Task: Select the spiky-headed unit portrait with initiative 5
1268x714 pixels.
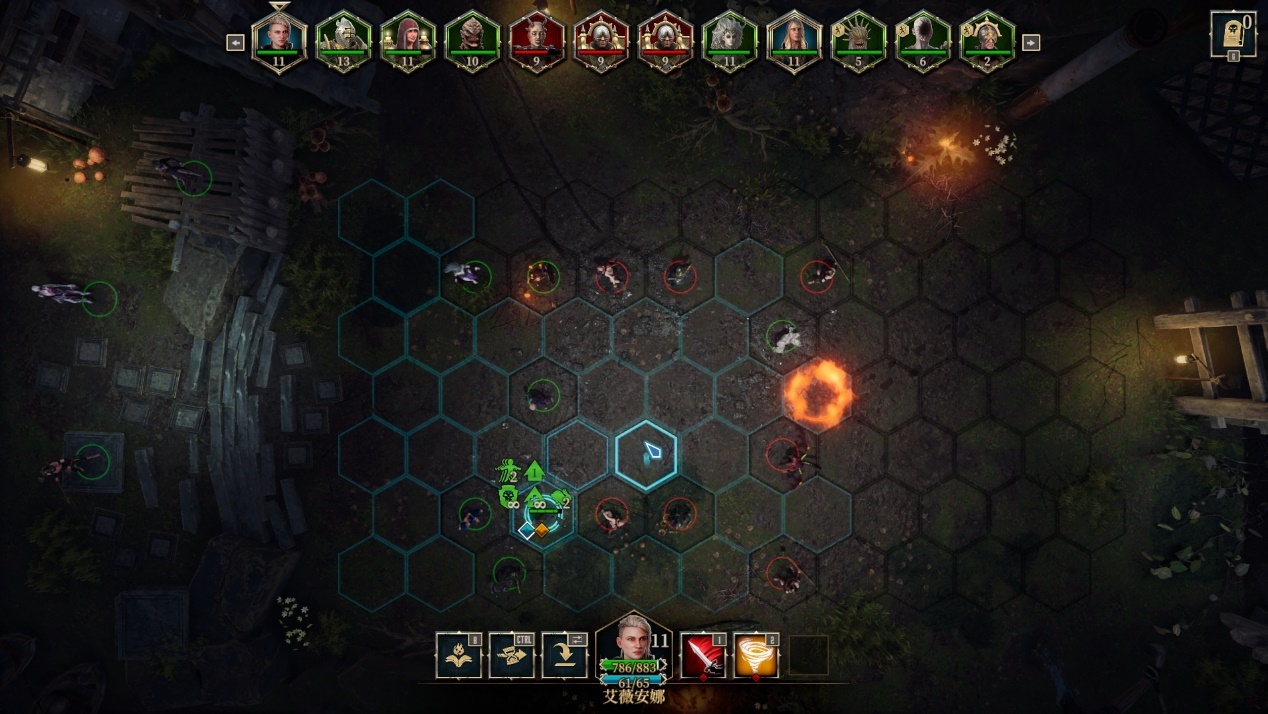Action: [x=858, y=40]
